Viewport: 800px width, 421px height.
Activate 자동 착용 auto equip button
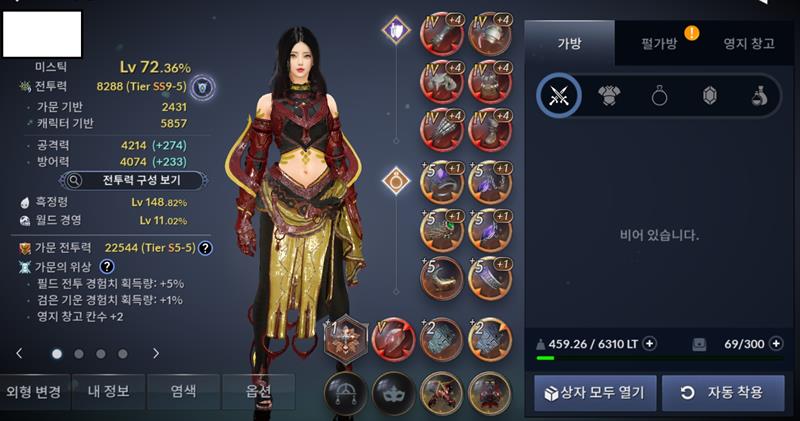pos(723,392)
